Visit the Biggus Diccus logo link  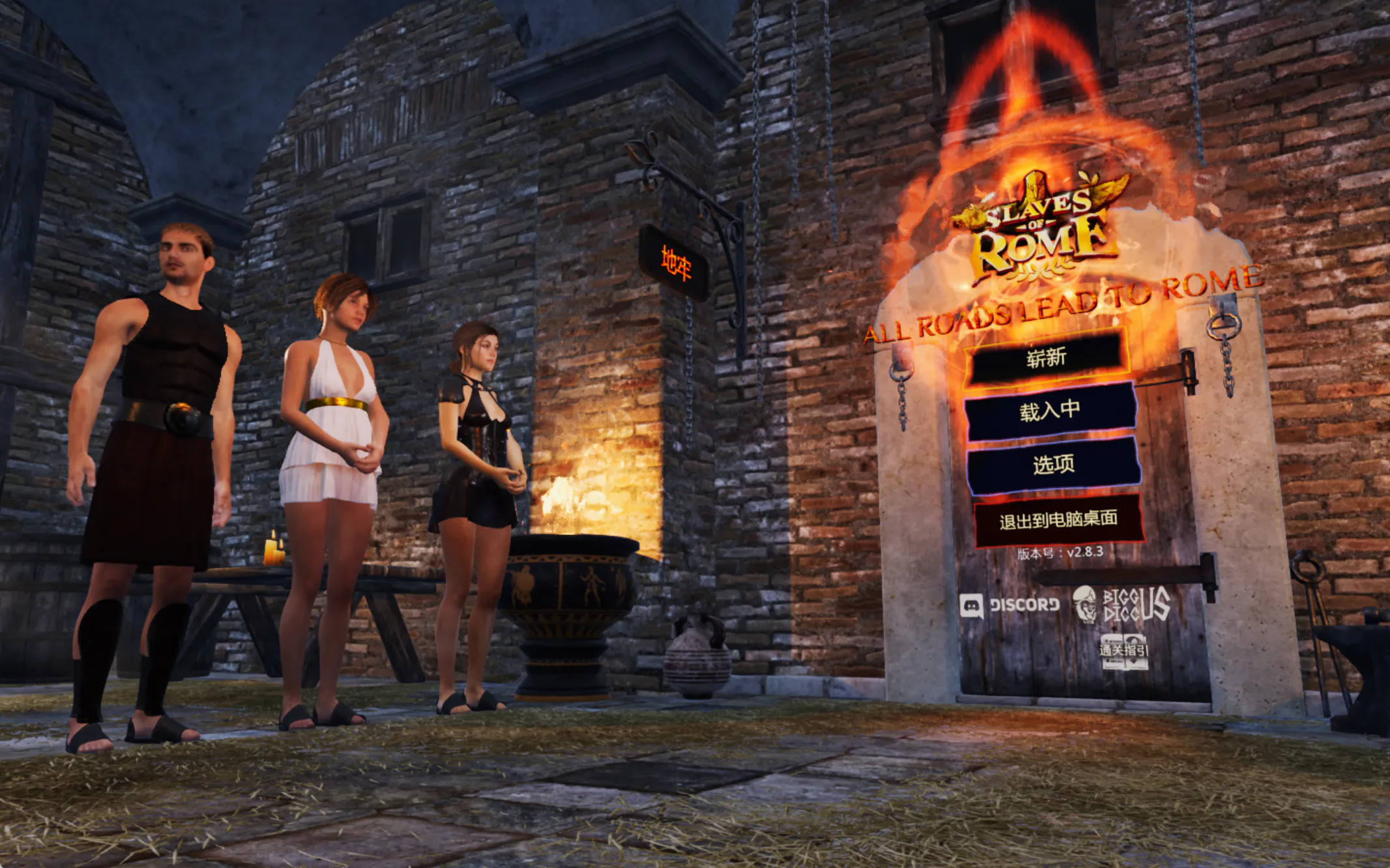pyautogui.click(x=1122, y=604)
